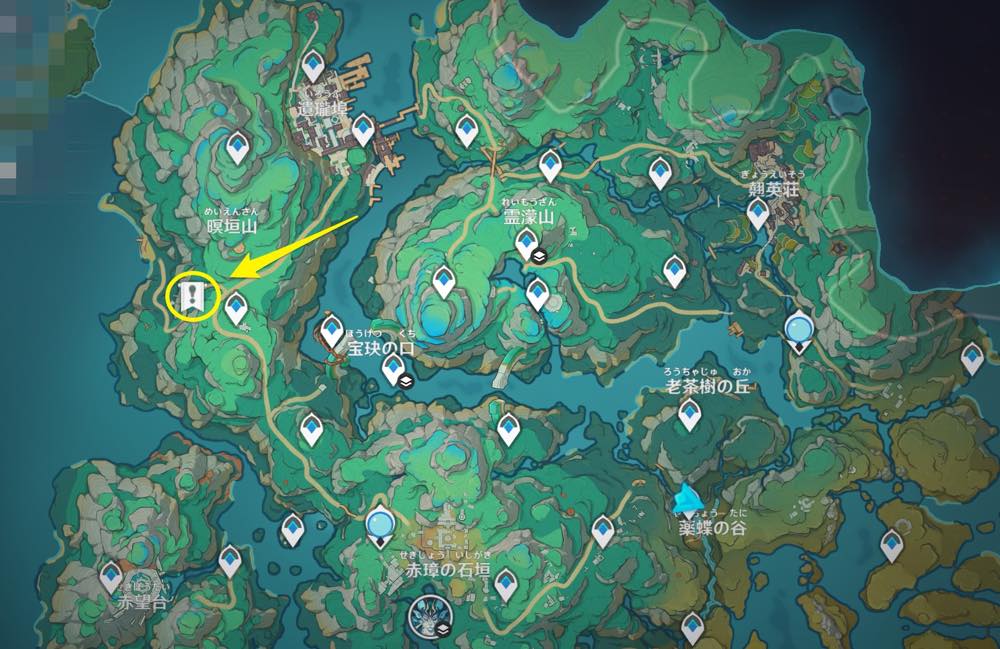Pick the 霊濛山 waypoint with layer icon

click(525, 242)
